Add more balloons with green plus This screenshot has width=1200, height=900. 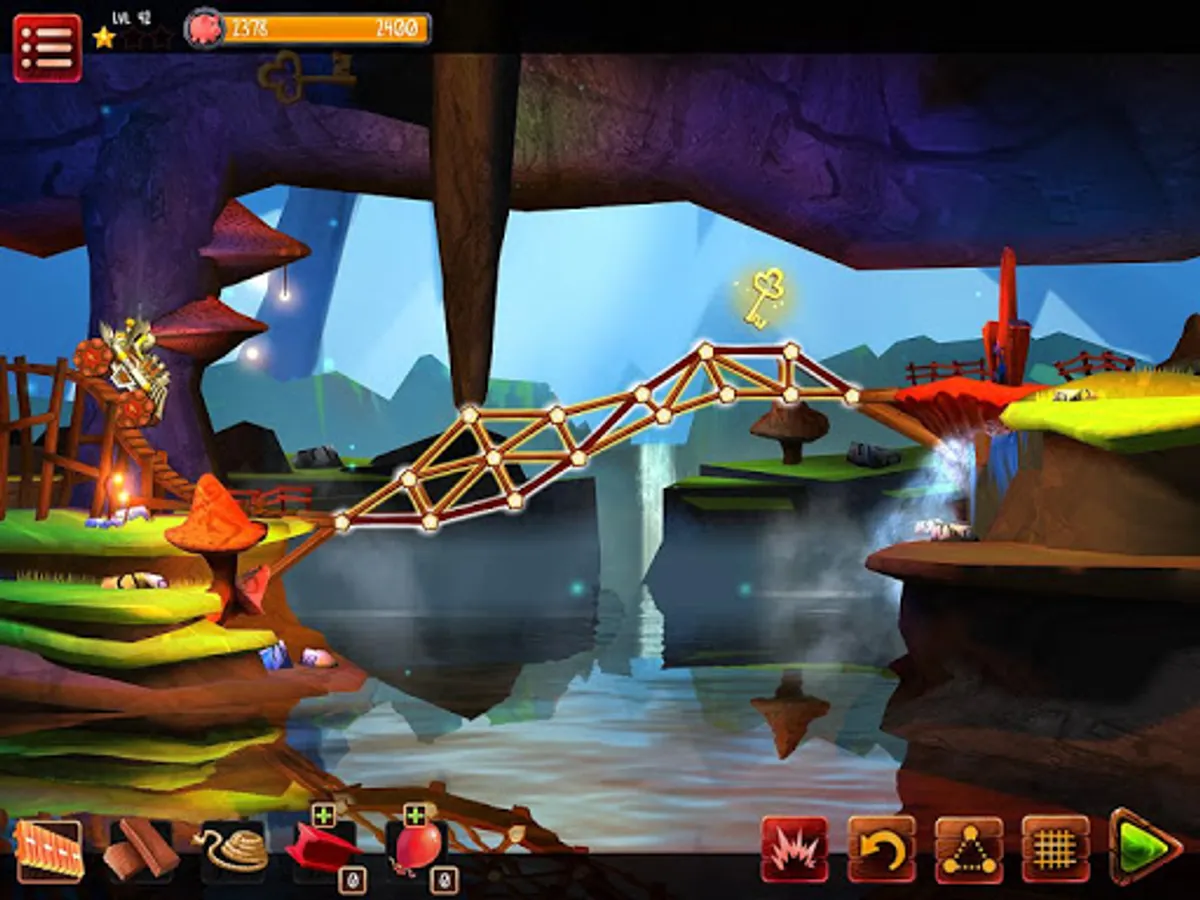pos(415,816)
